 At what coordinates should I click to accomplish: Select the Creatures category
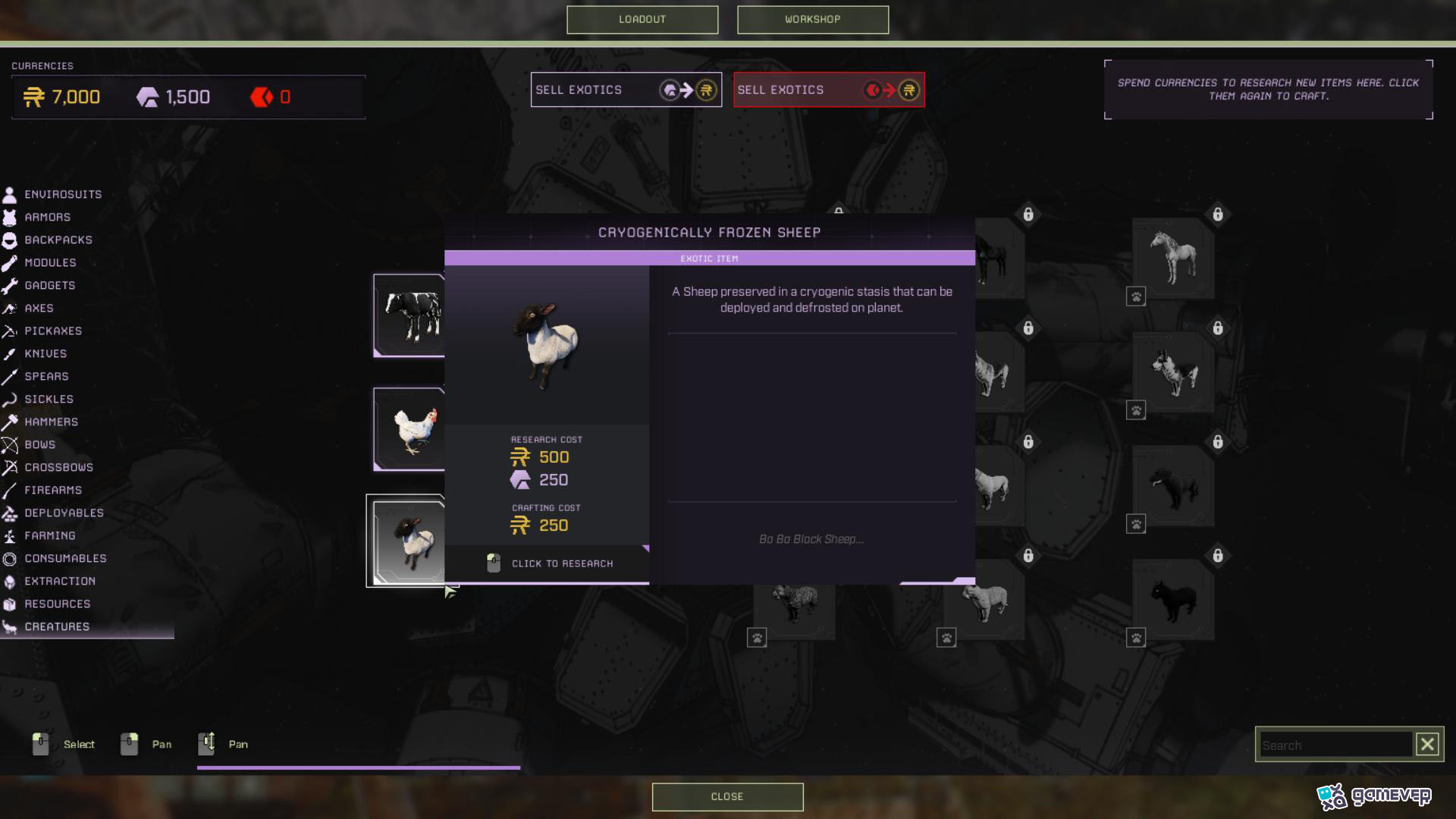click(x=57, y=627)
